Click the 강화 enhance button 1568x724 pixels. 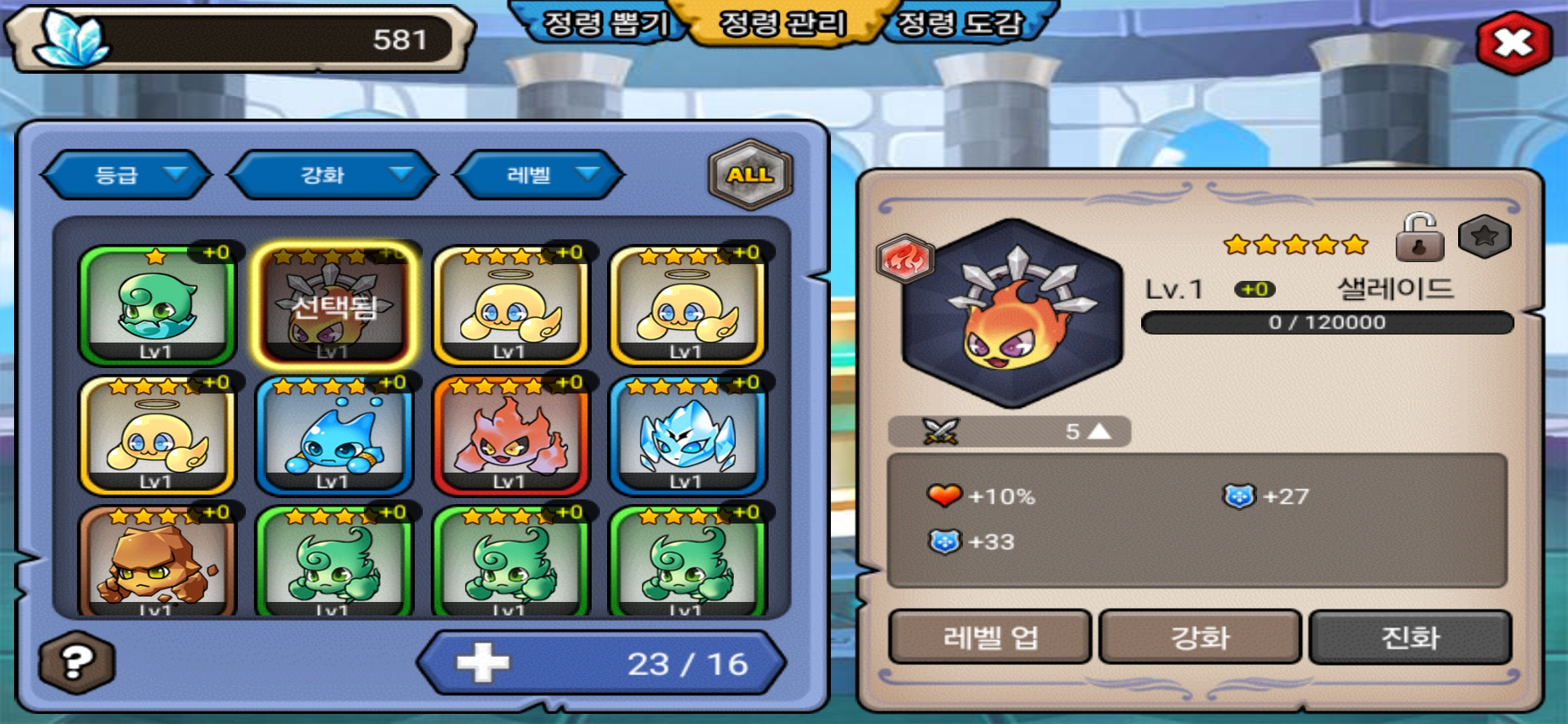coord(1200,637)
